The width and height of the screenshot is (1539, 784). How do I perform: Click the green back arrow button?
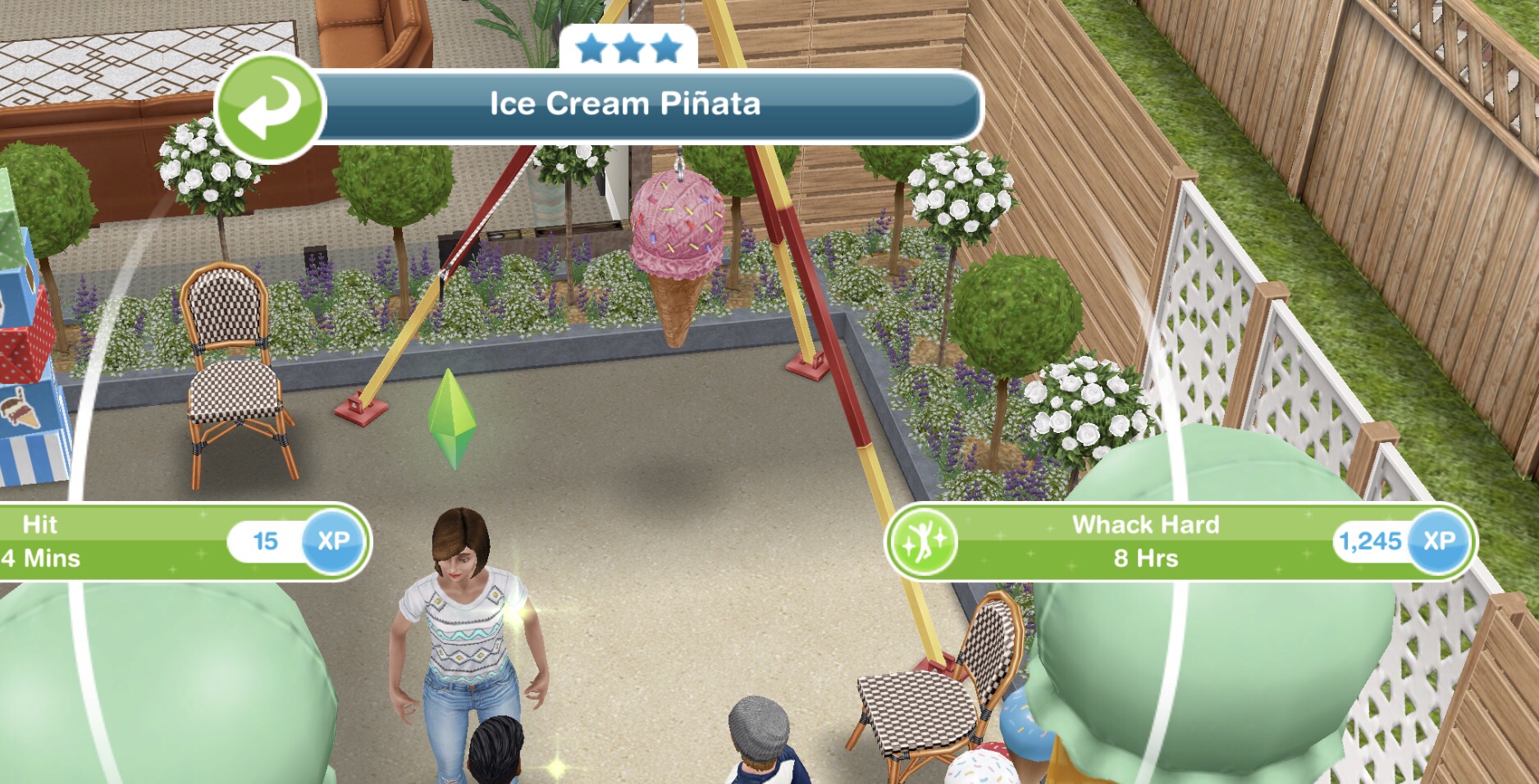[270, 107]
